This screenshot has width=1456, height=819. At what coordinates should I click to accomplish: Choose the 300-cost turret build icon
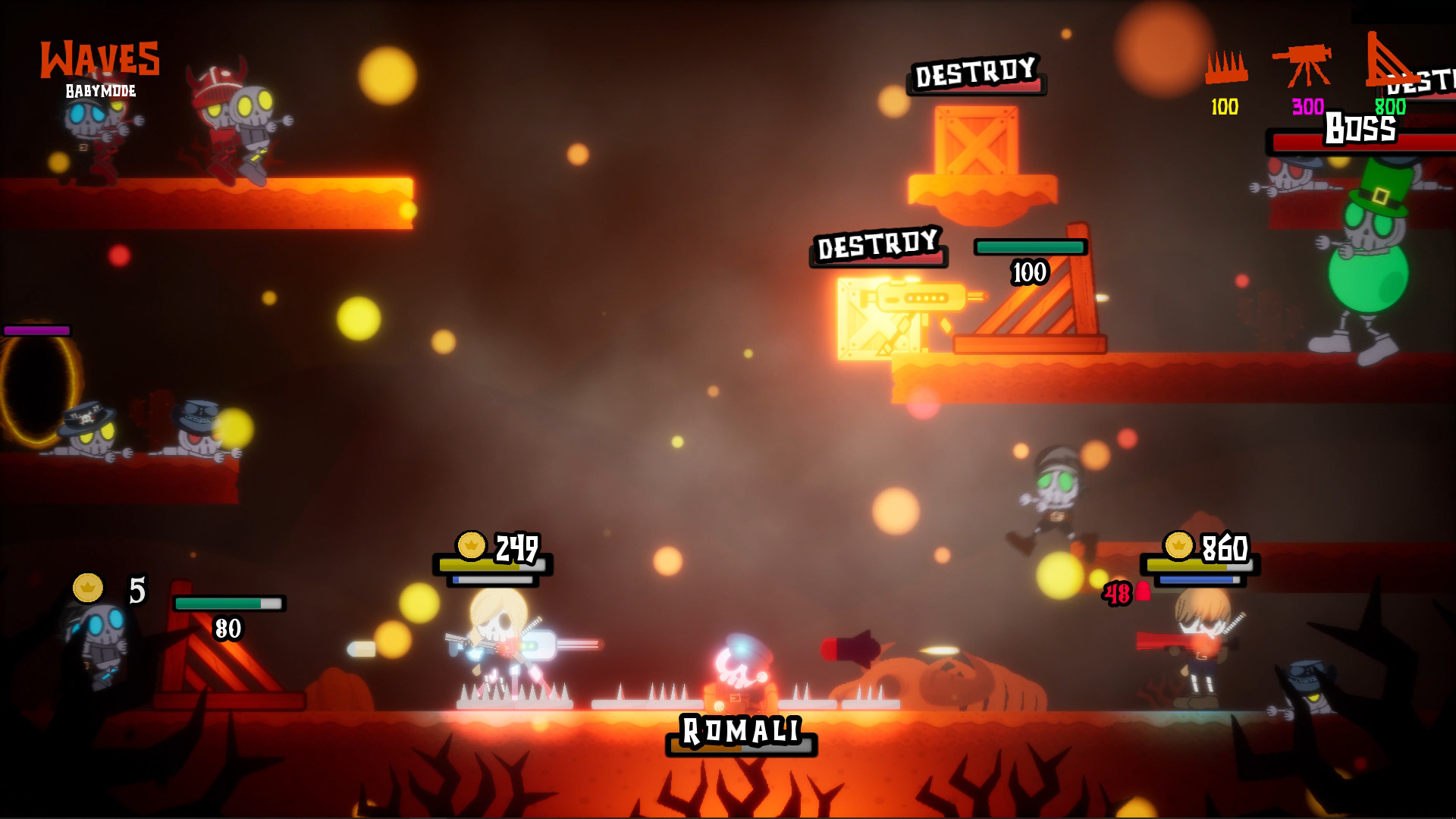click(1303, 66)
